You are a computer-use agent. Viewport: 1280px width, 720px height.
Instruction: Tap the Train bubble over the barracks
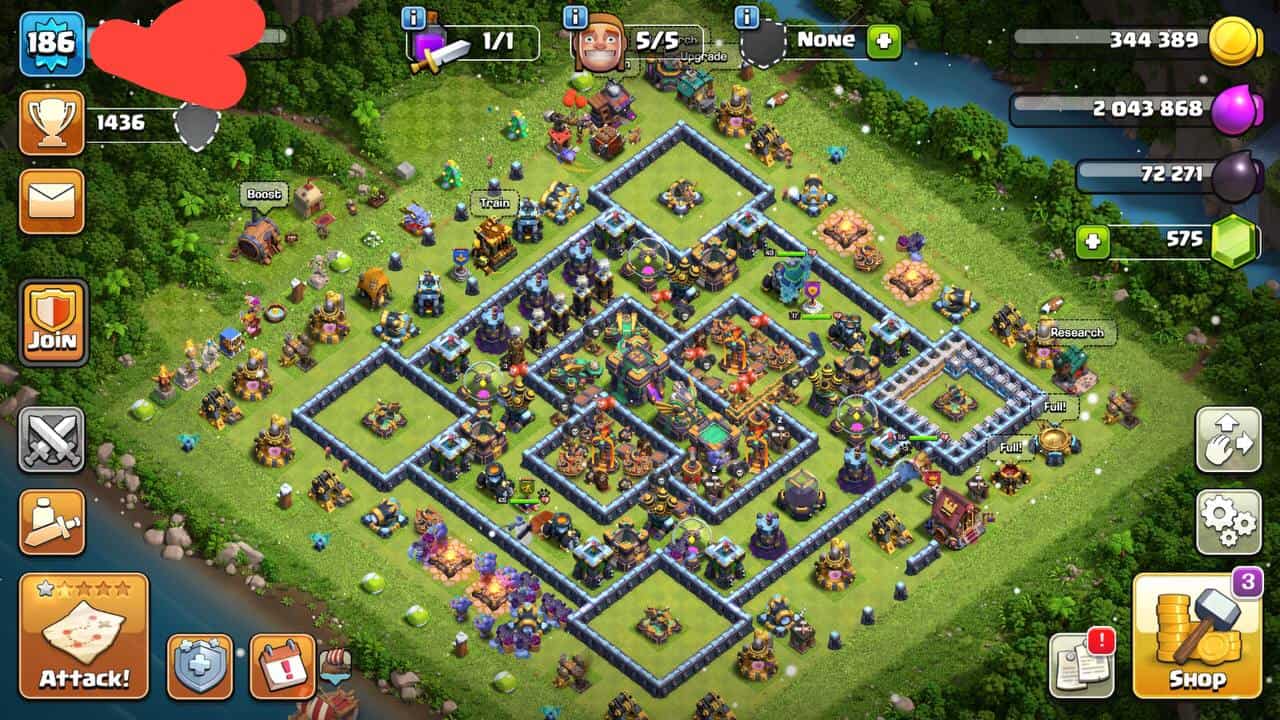[x=494, y=203]
